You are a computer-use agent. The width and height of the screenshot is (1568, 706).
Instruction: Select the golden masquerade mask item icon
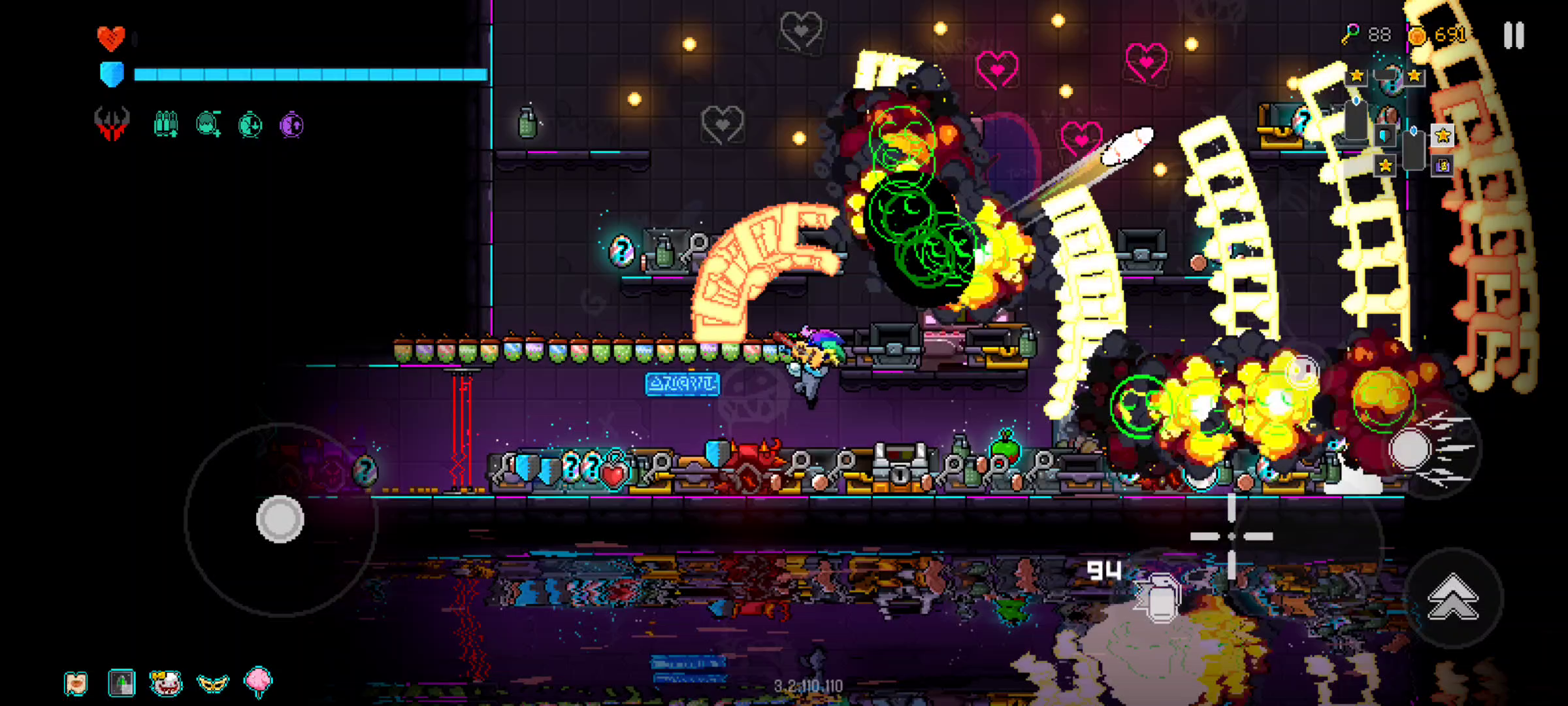pos(212,683)
